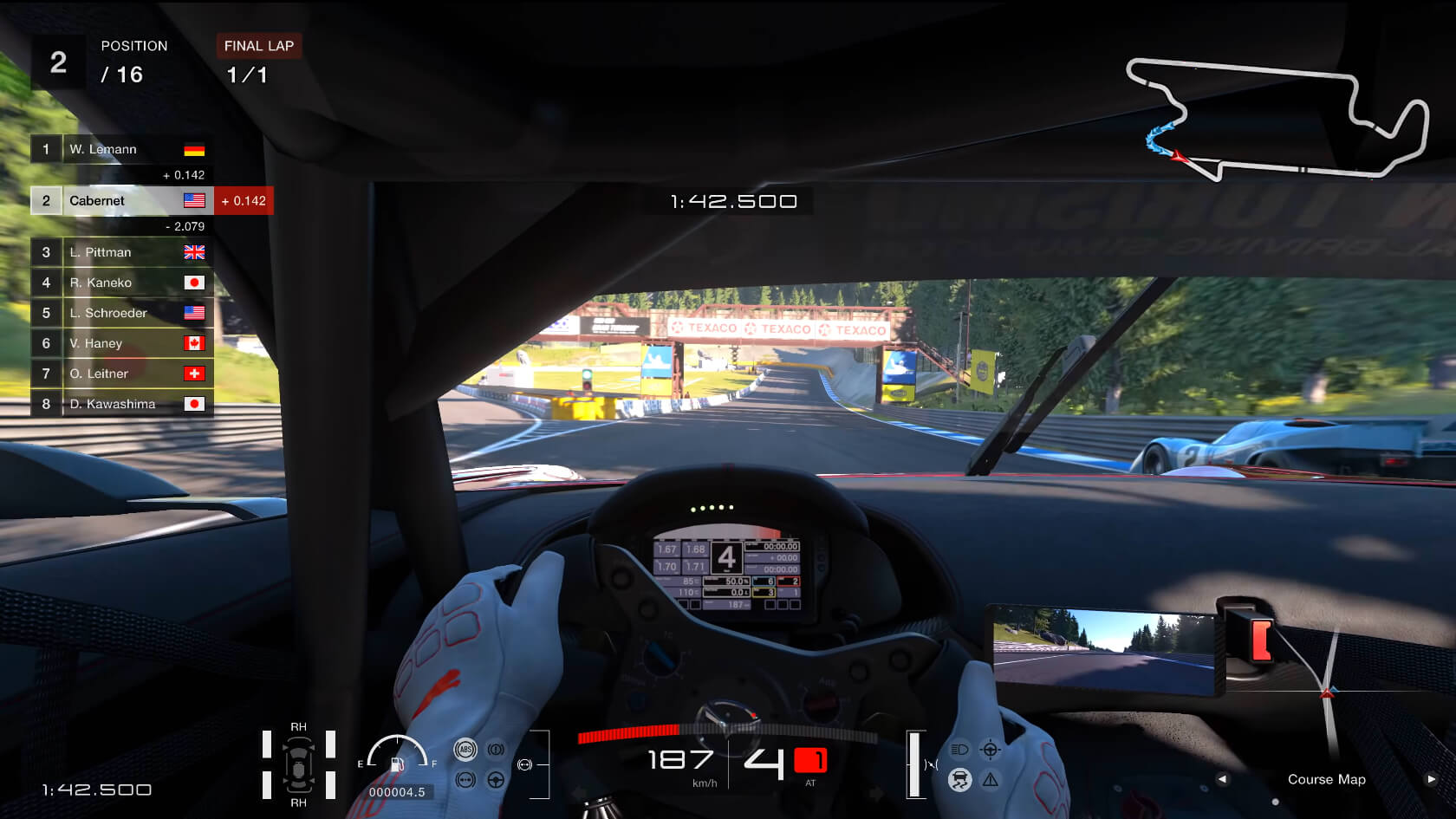Select the previous display with the left arrow

click(x=1222, y=779)
